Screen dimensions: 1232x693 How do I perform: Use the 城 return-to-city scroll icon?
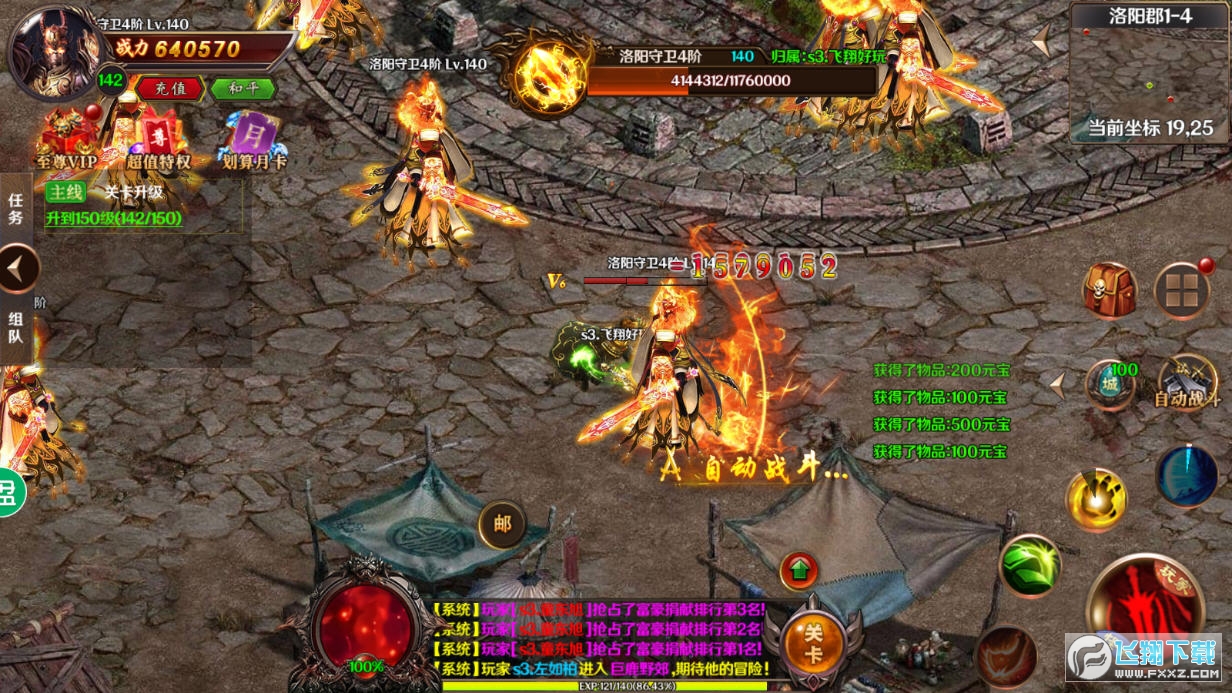(1110, 385)
